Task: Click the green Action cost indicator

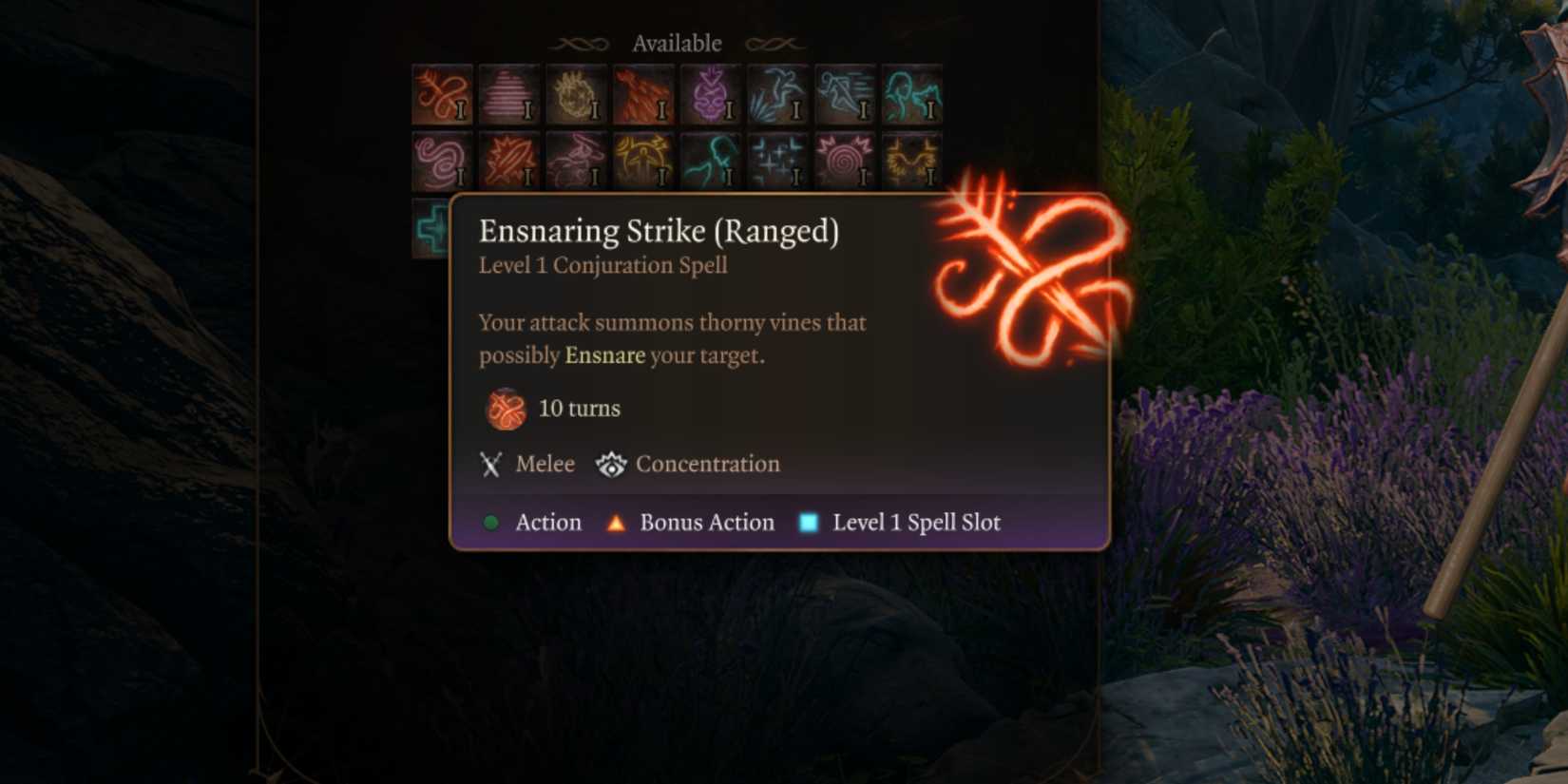Action: [x=491, y=522]
